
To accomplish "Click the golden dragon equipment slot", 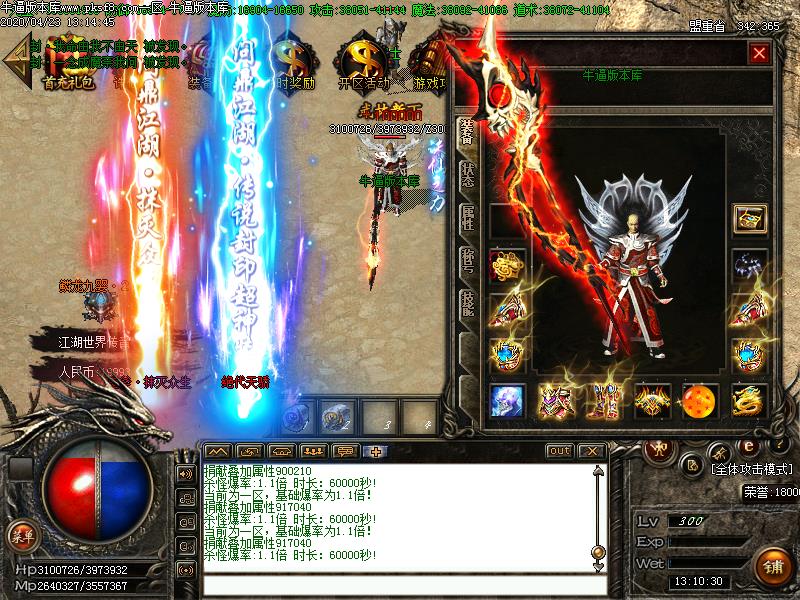I will pos(749,401).
